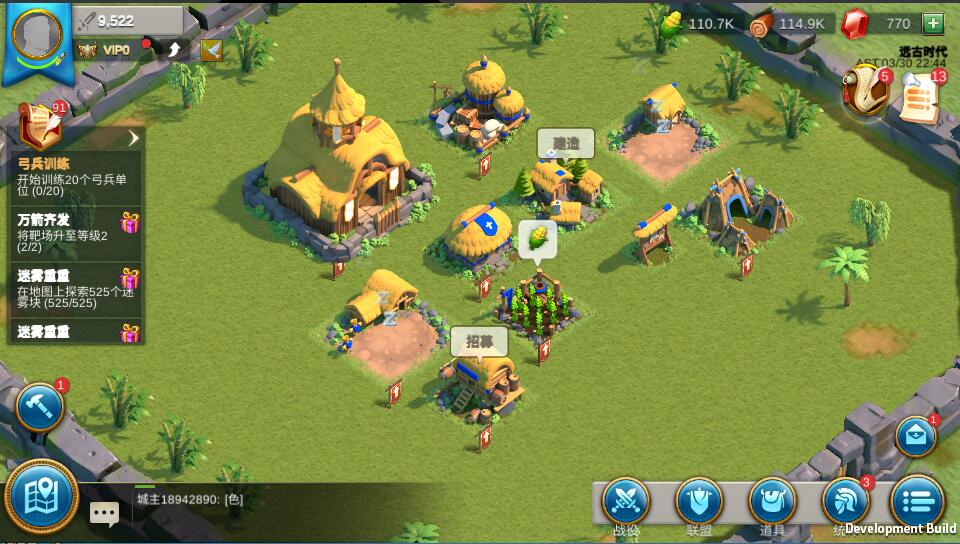Collapse the quest tracker panel arrow
The height and width of the screenshot is (544, 960).
tap(133, 138)
